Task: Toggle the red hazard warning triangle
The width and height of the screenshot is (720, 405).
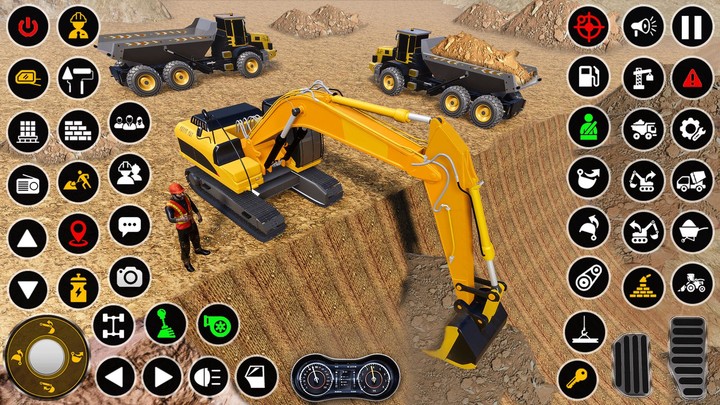Action: coord(692,77)
